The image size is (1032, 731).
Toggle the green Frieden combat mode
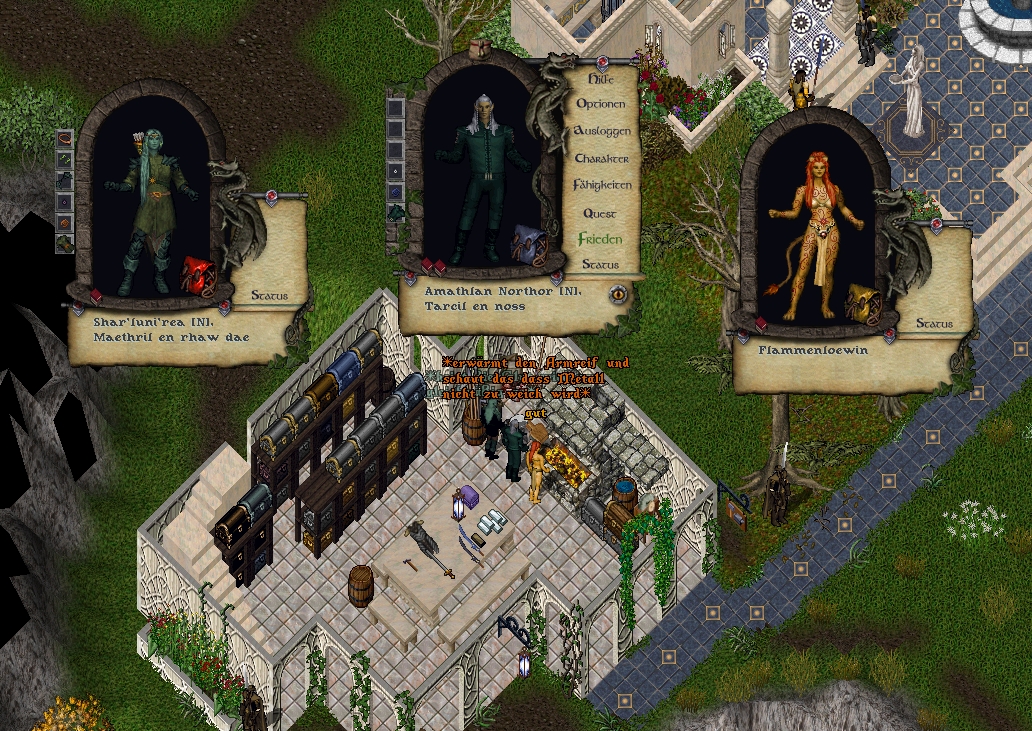click(600, 239)
